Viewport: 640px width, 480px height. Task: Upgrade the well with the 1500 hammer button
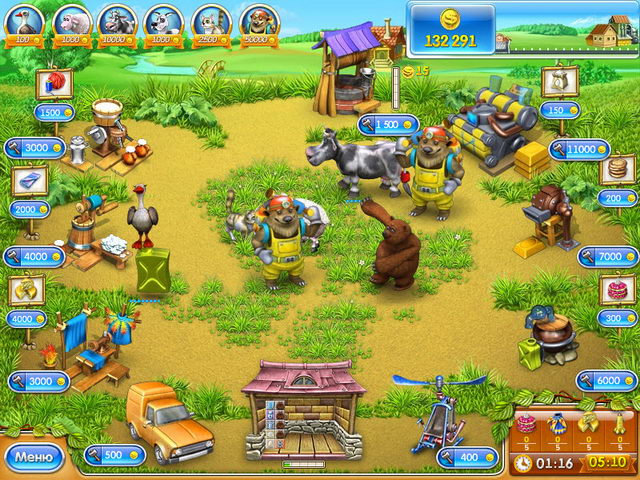click(x=388, y=125)
